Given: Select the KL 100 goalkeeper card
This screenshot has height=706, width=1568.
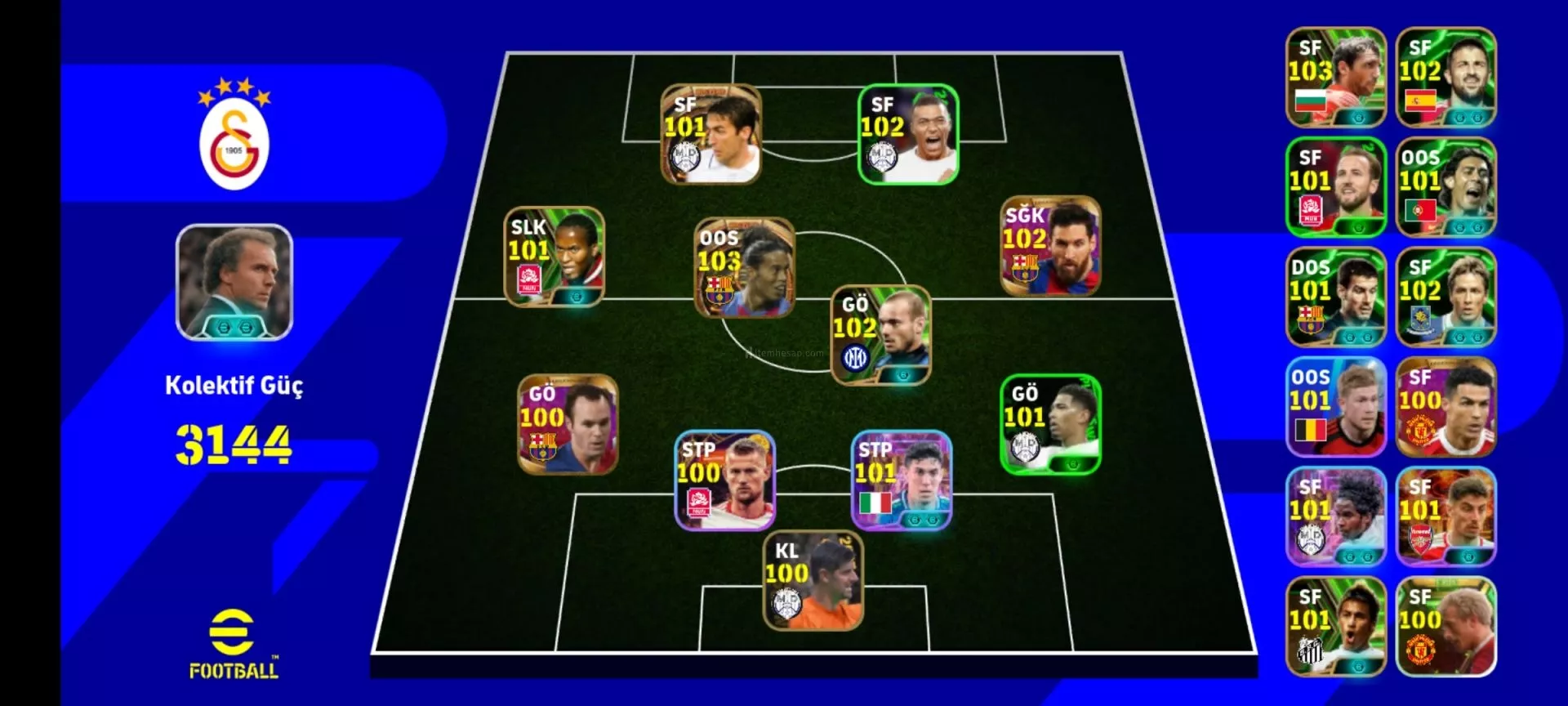Looking at the screenshot, I should click(813, 581).
